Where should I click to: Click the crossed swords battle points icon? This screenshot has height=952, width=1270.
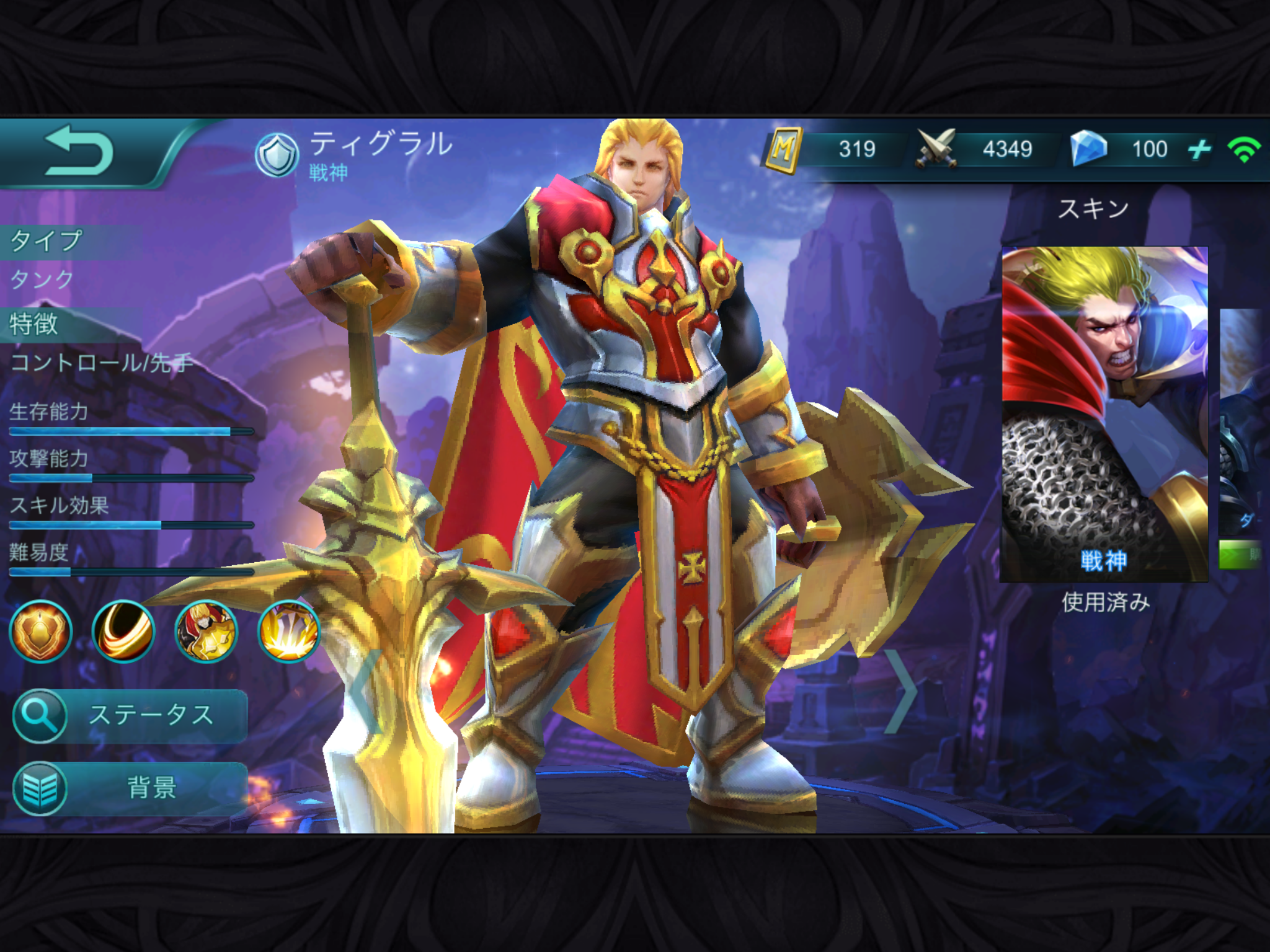click(936, 149)
